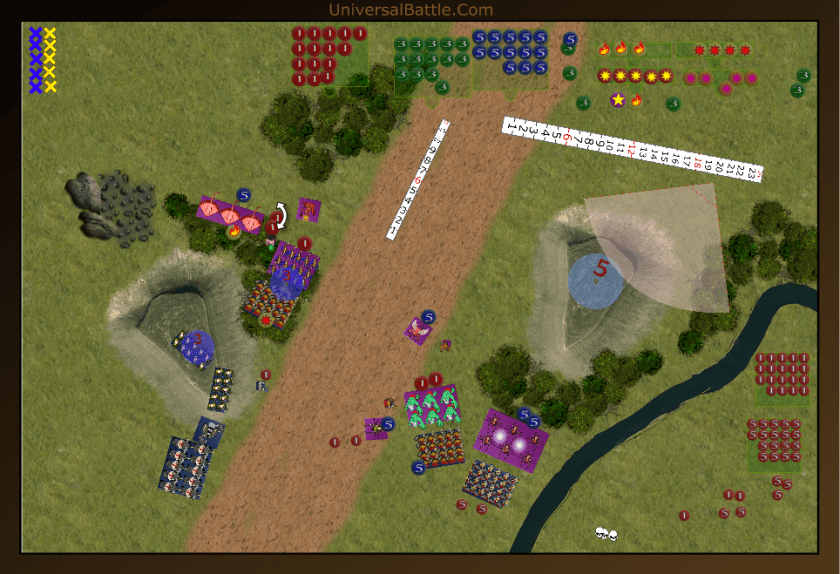Select the winged creature unit on the road
The height and width of the screenshot is (574, 840).
[419, 331]
